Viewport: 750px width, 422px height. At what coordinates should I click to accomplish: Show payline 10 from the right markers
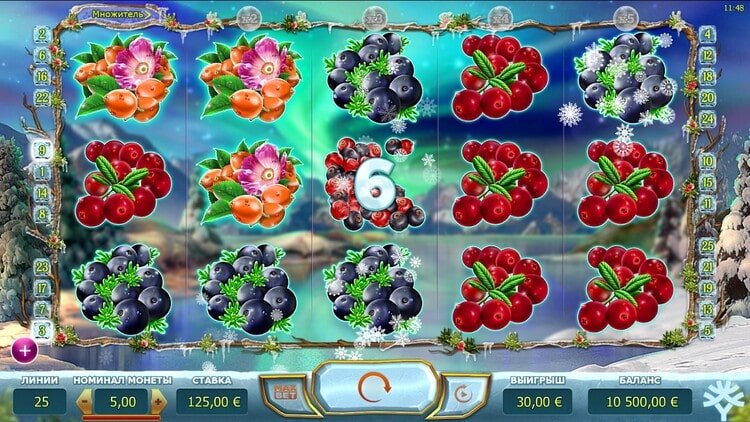click(708, 160)
